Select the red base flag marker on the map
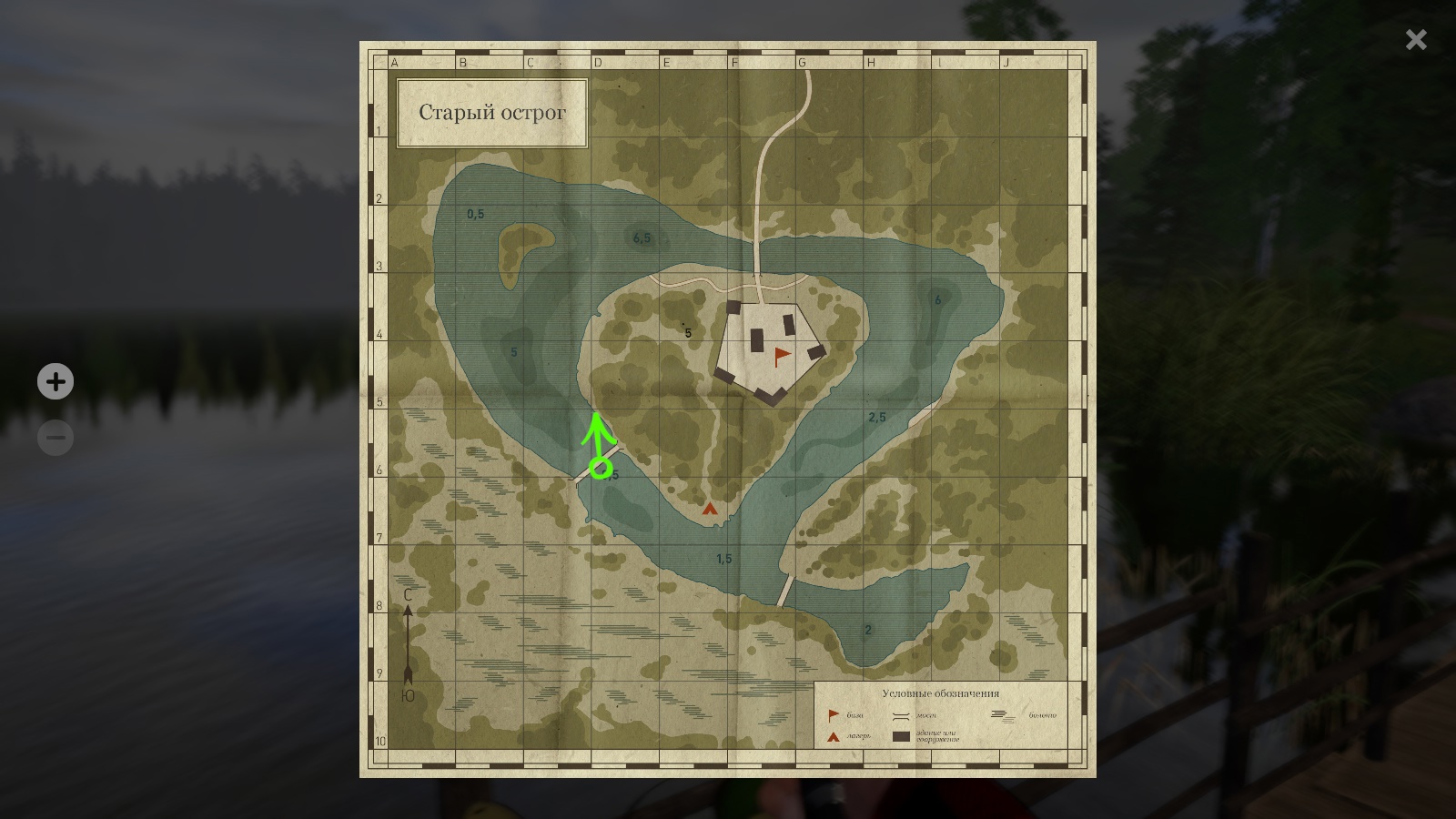The image size is (1456, 819). point(781,356)
